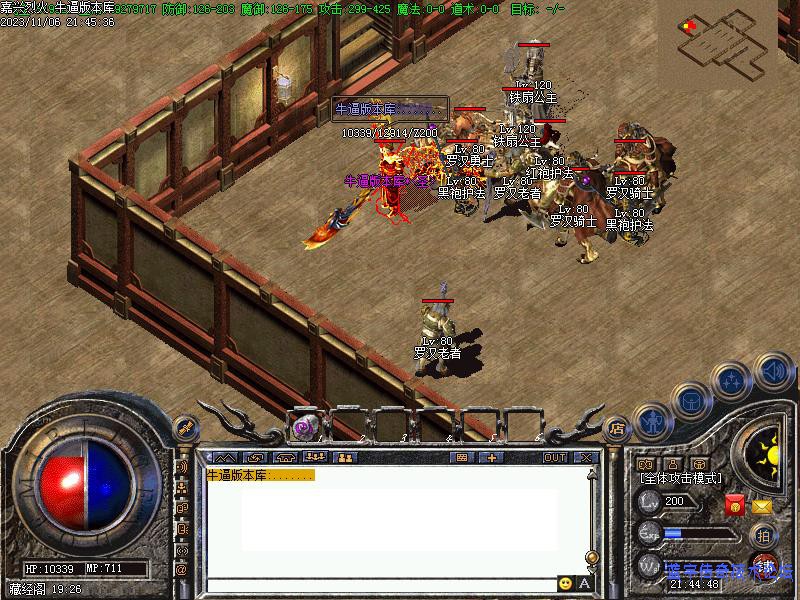800x600 pixels.
Task: Click the chat text input field
Action: tap(380, 583)
